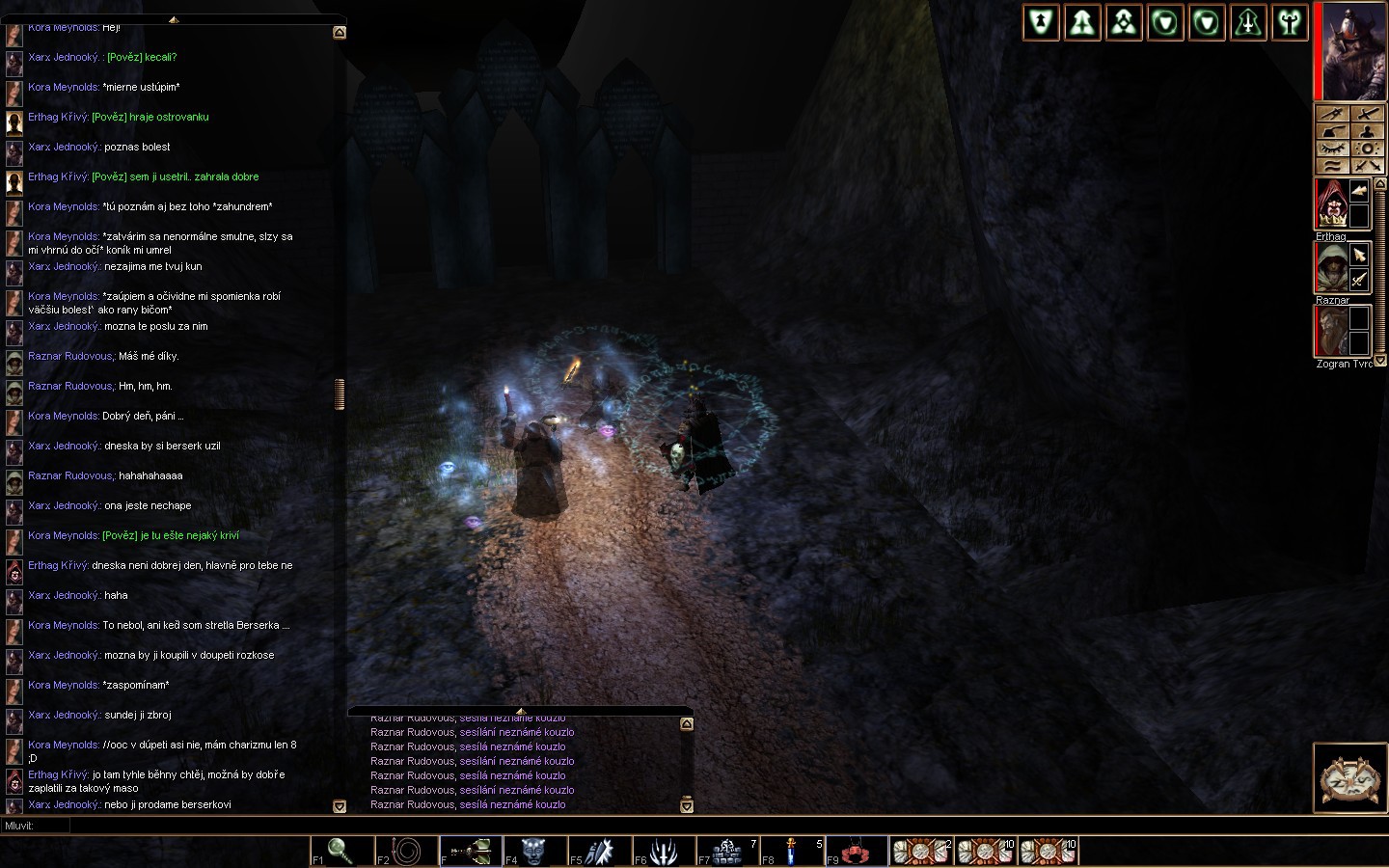Use the blue potion in slot F8

(791, 851)
